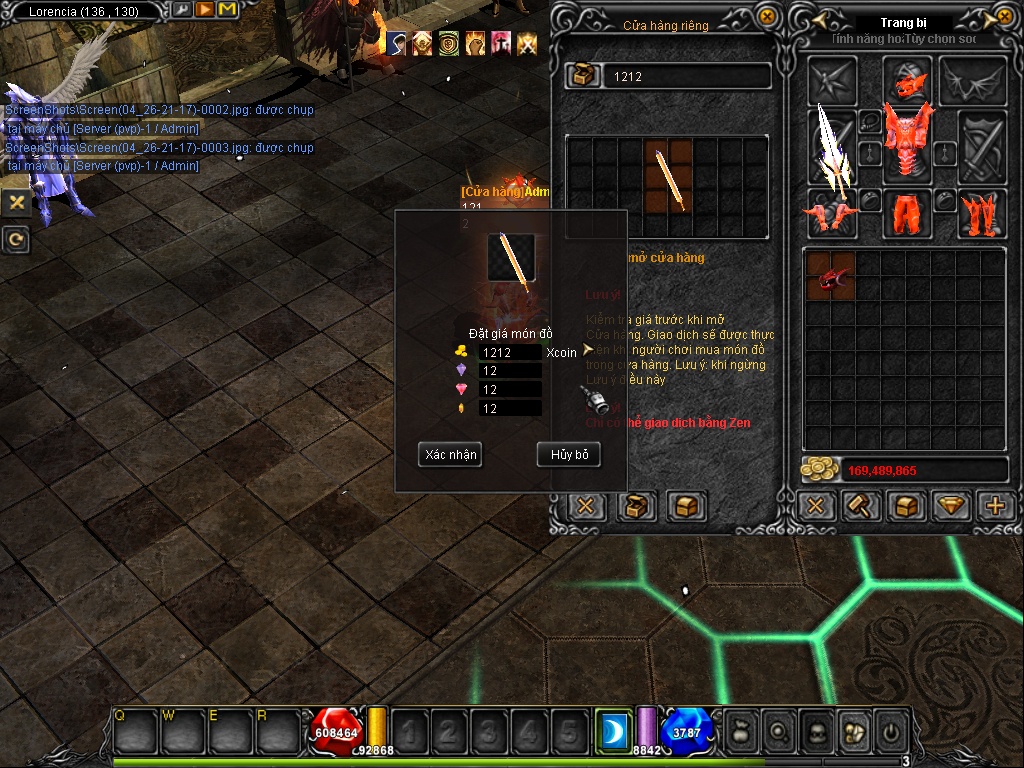Screen dimensions: 1024x768
Task: Click the open-chest button under the shop
Action: 636,506
